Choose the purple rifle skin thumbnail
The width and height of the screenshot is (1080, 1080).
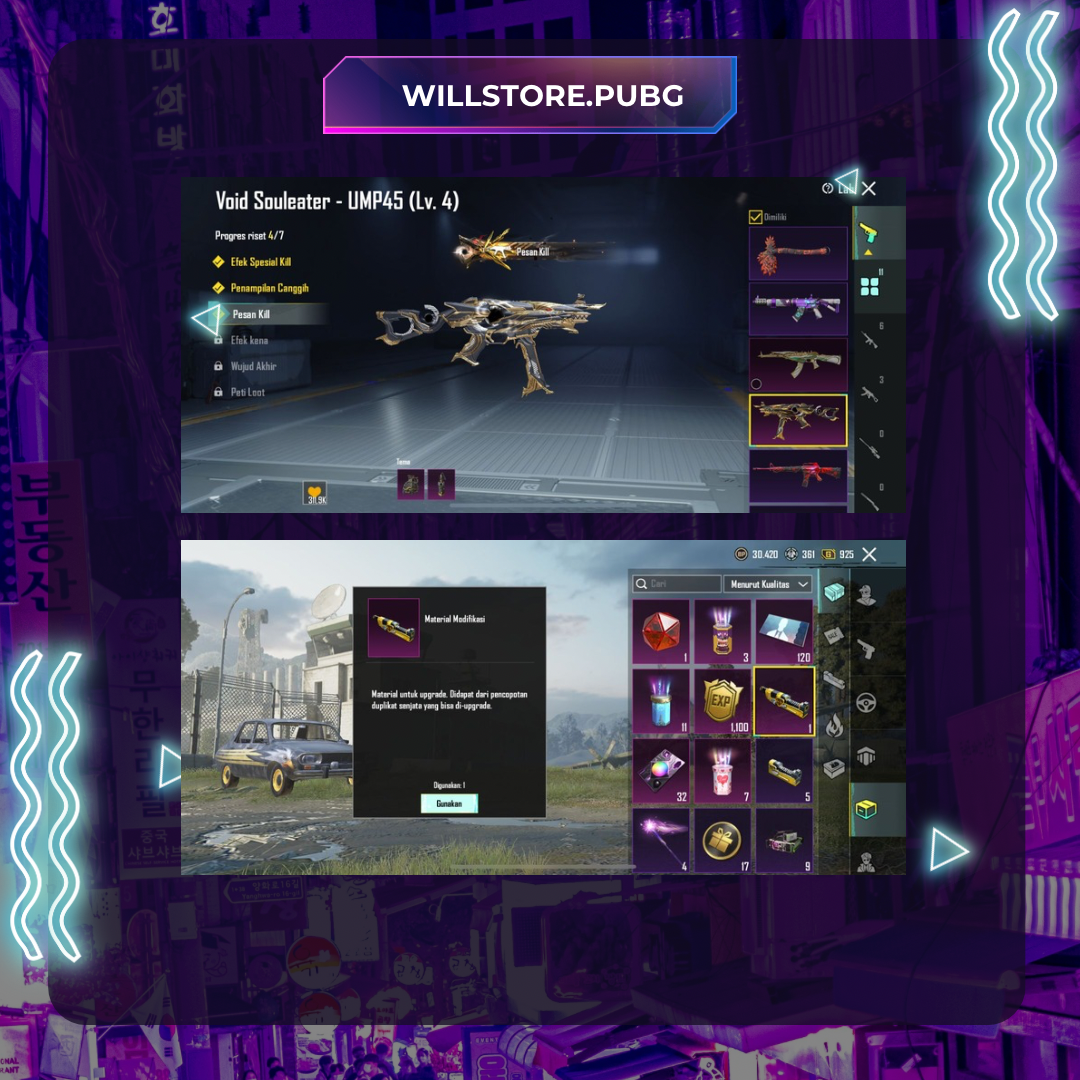pos(797,308)
